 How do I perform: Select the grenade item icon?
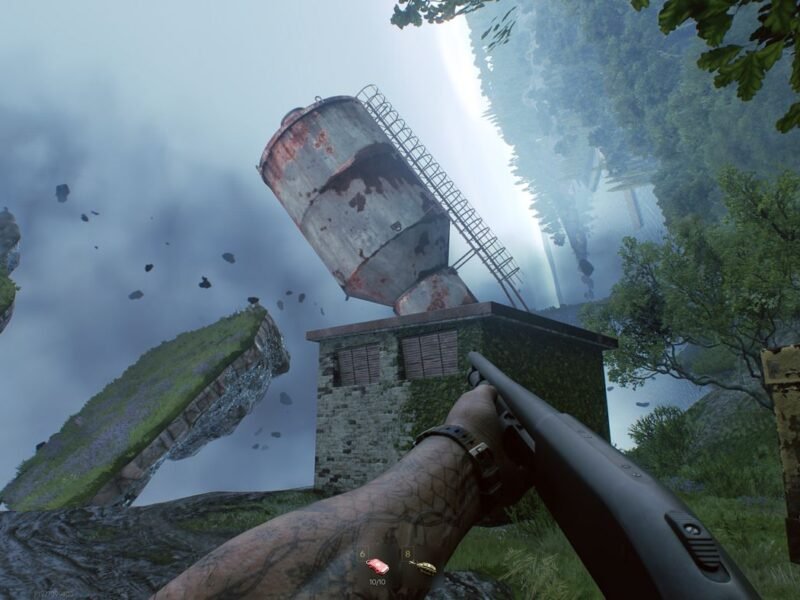coord(423,568)
